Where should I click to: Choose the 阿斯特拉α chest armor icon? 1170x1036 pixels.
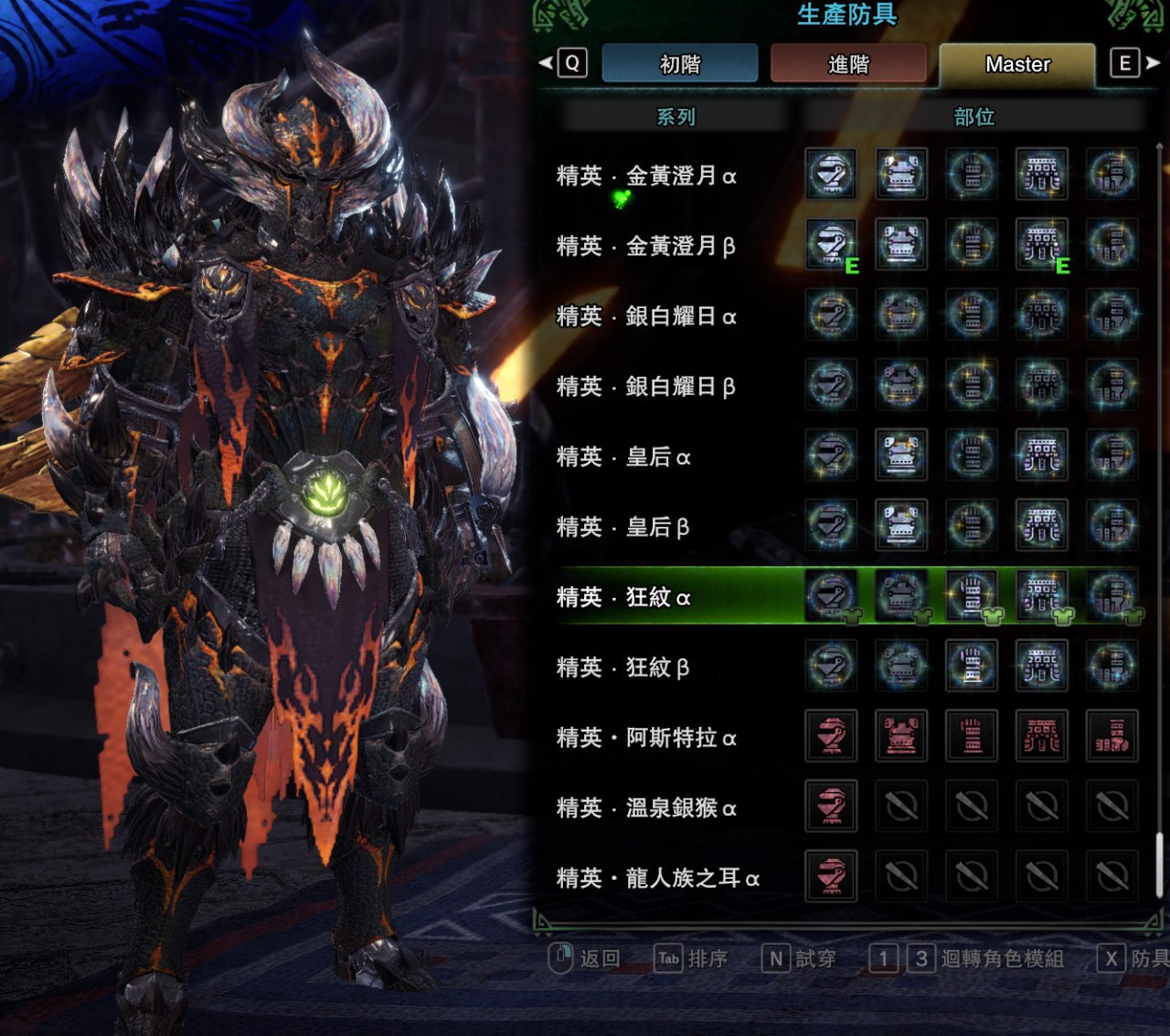click(x=901, y=736)
